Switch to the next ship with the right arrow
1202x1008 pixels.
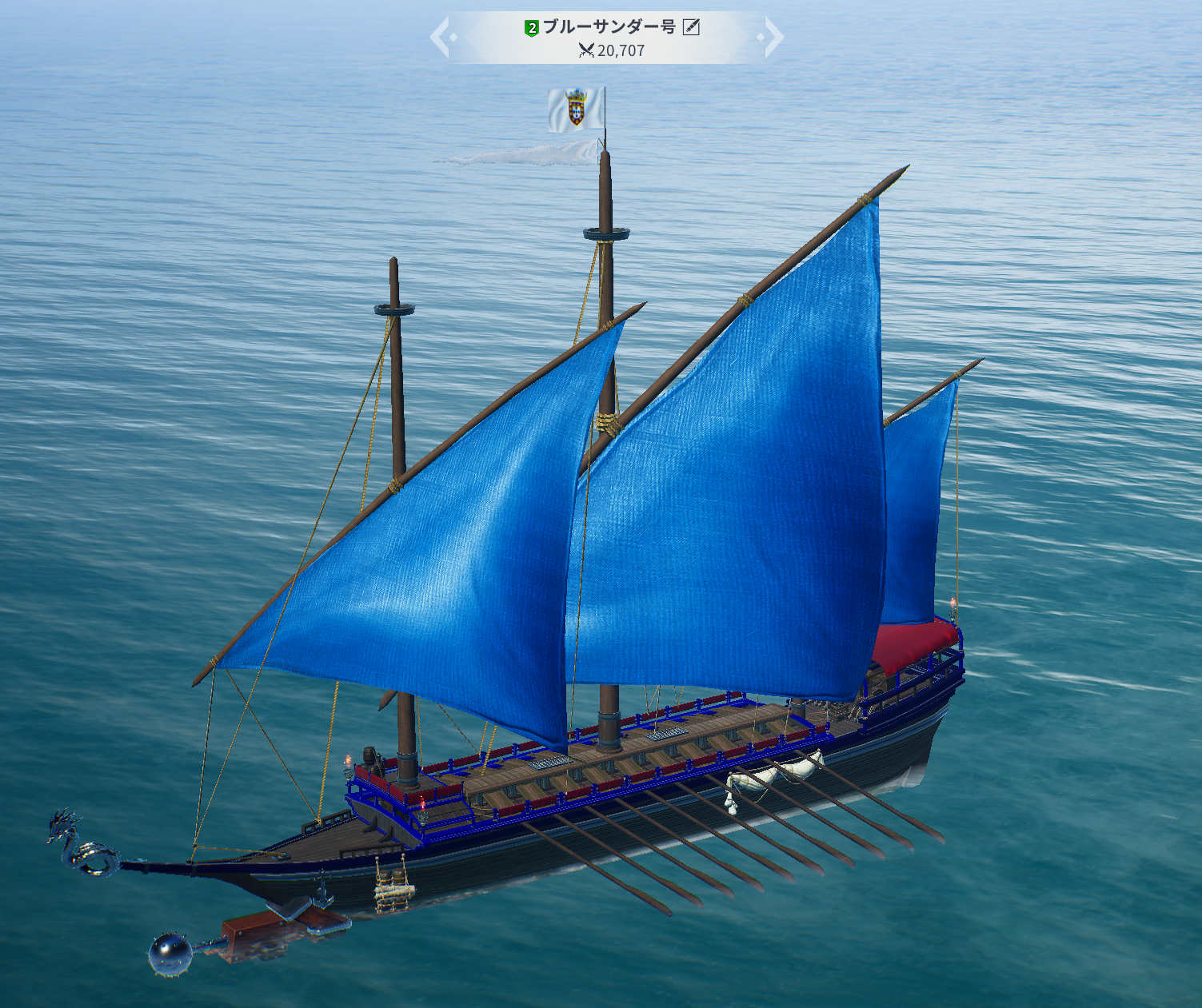tap(773, 38)
